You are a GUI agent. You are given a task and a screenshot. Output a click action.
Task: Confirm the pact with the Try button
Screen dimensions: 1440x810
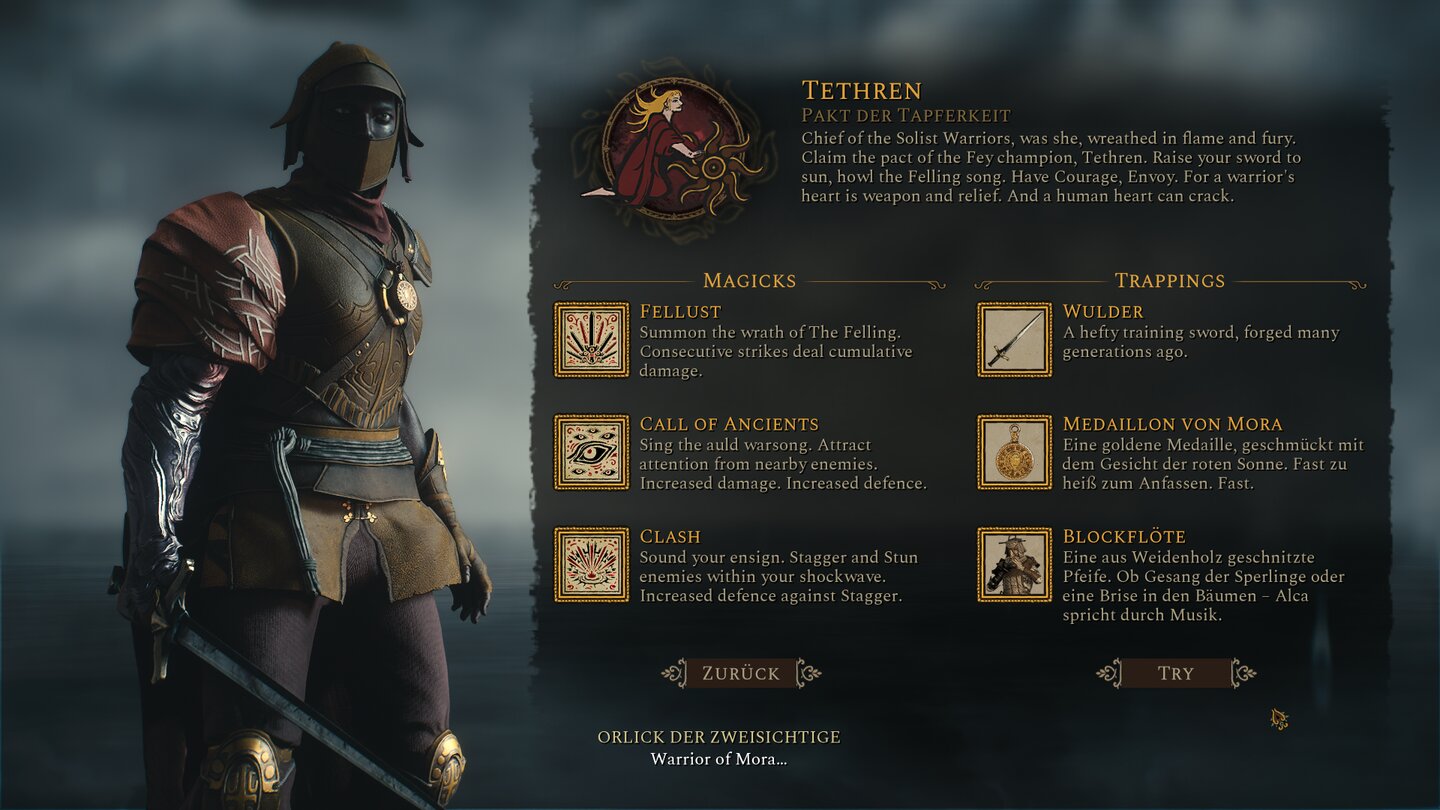click(1175, 673)
